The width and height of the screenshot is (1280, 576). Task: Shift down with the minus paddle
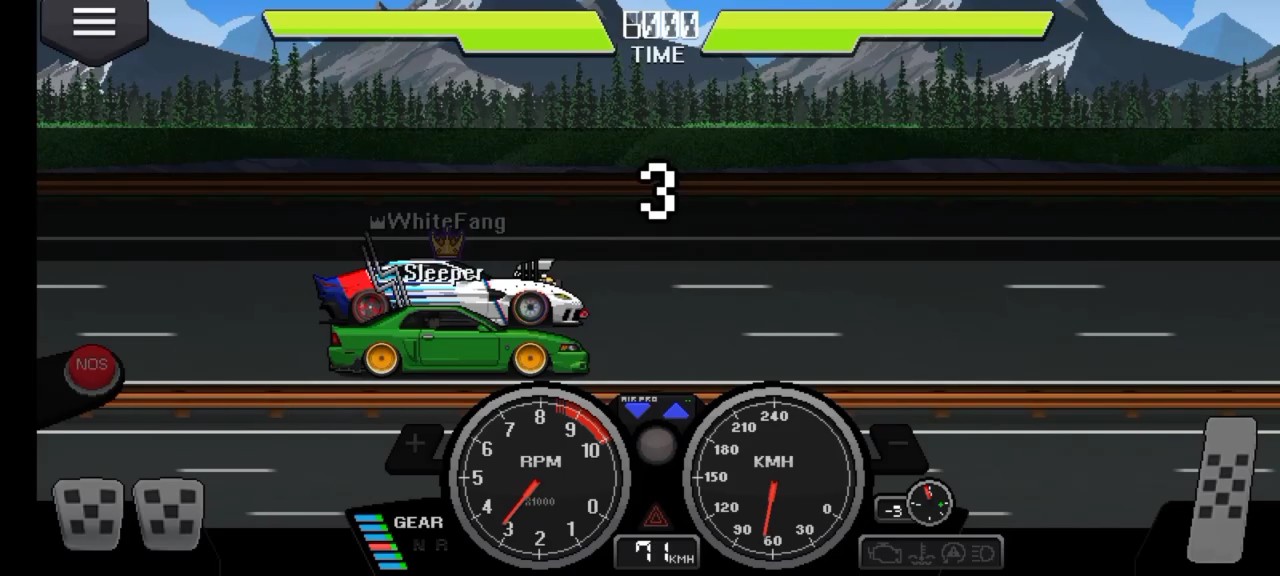coord(897,444)
